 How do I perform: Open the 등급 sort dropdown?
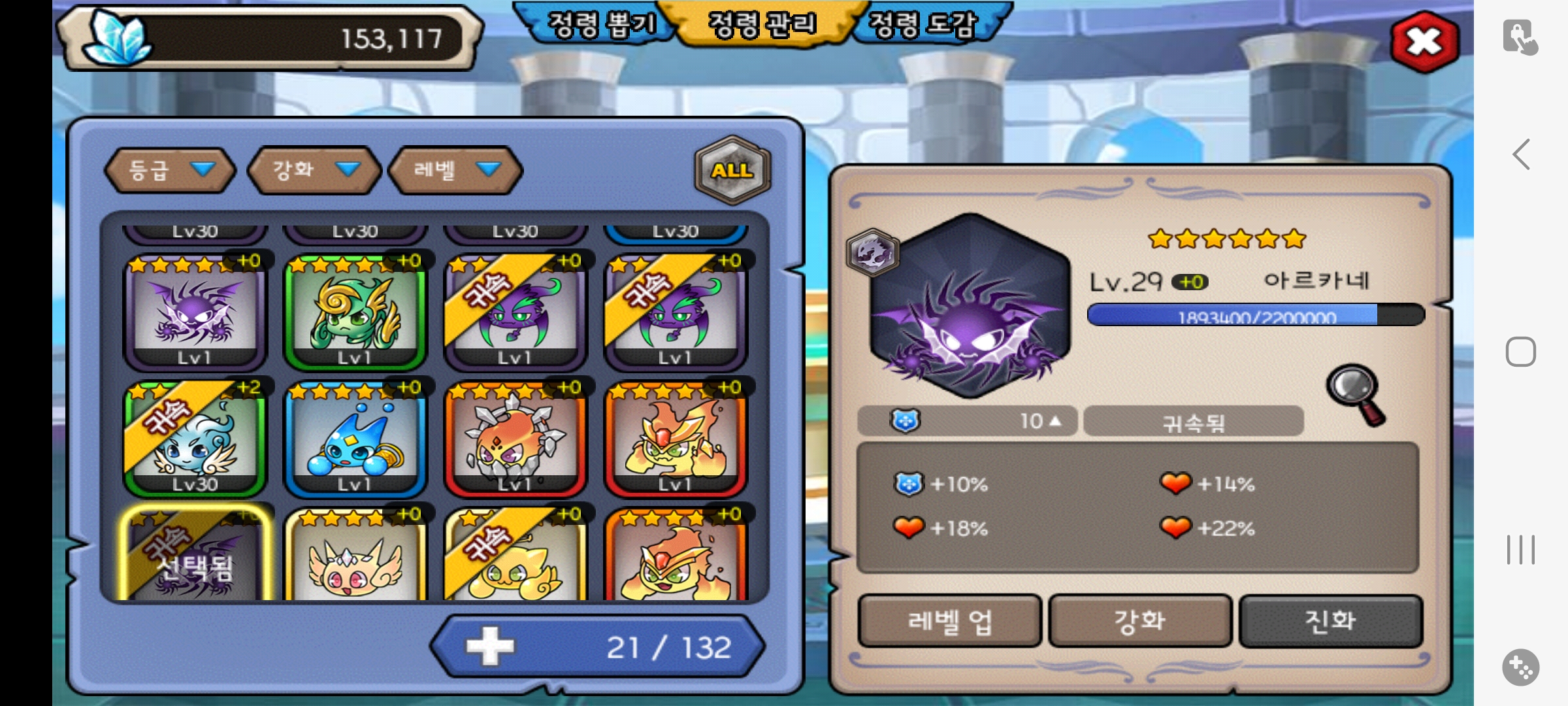(170, 170)
